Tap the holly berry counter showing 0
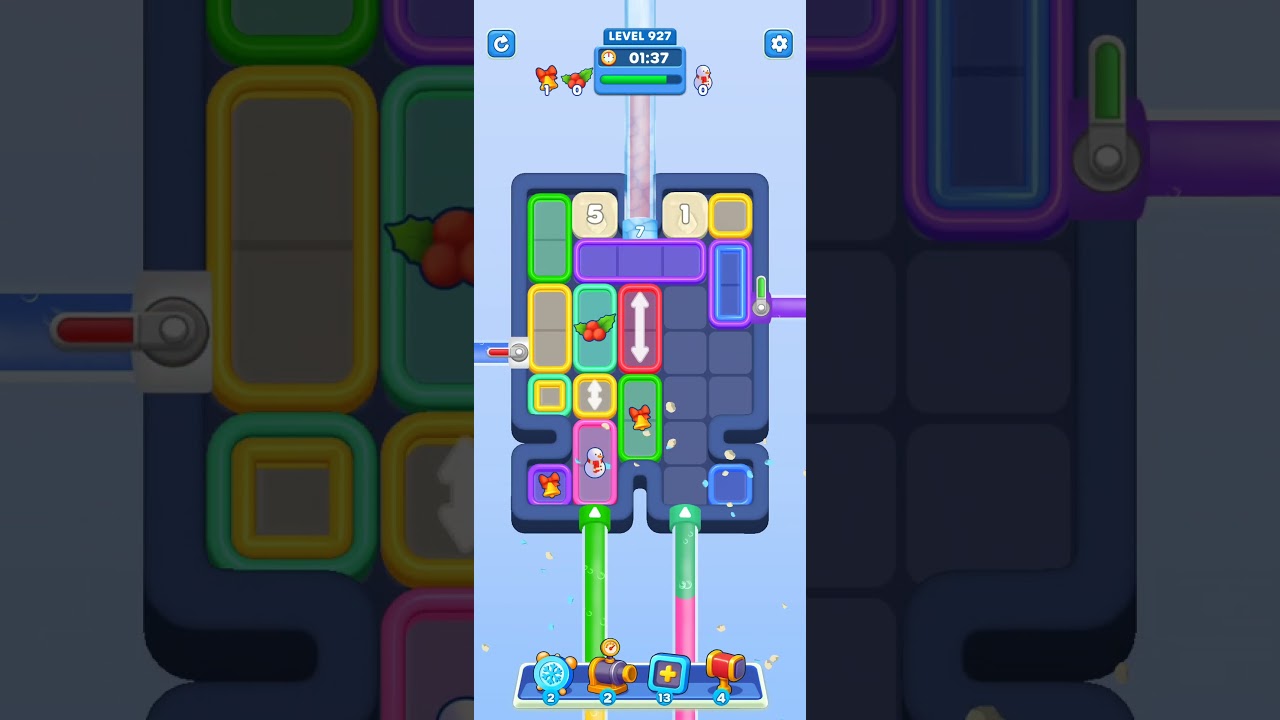Viewport: 1280px width, 720px height. click(x=577, y=80)
